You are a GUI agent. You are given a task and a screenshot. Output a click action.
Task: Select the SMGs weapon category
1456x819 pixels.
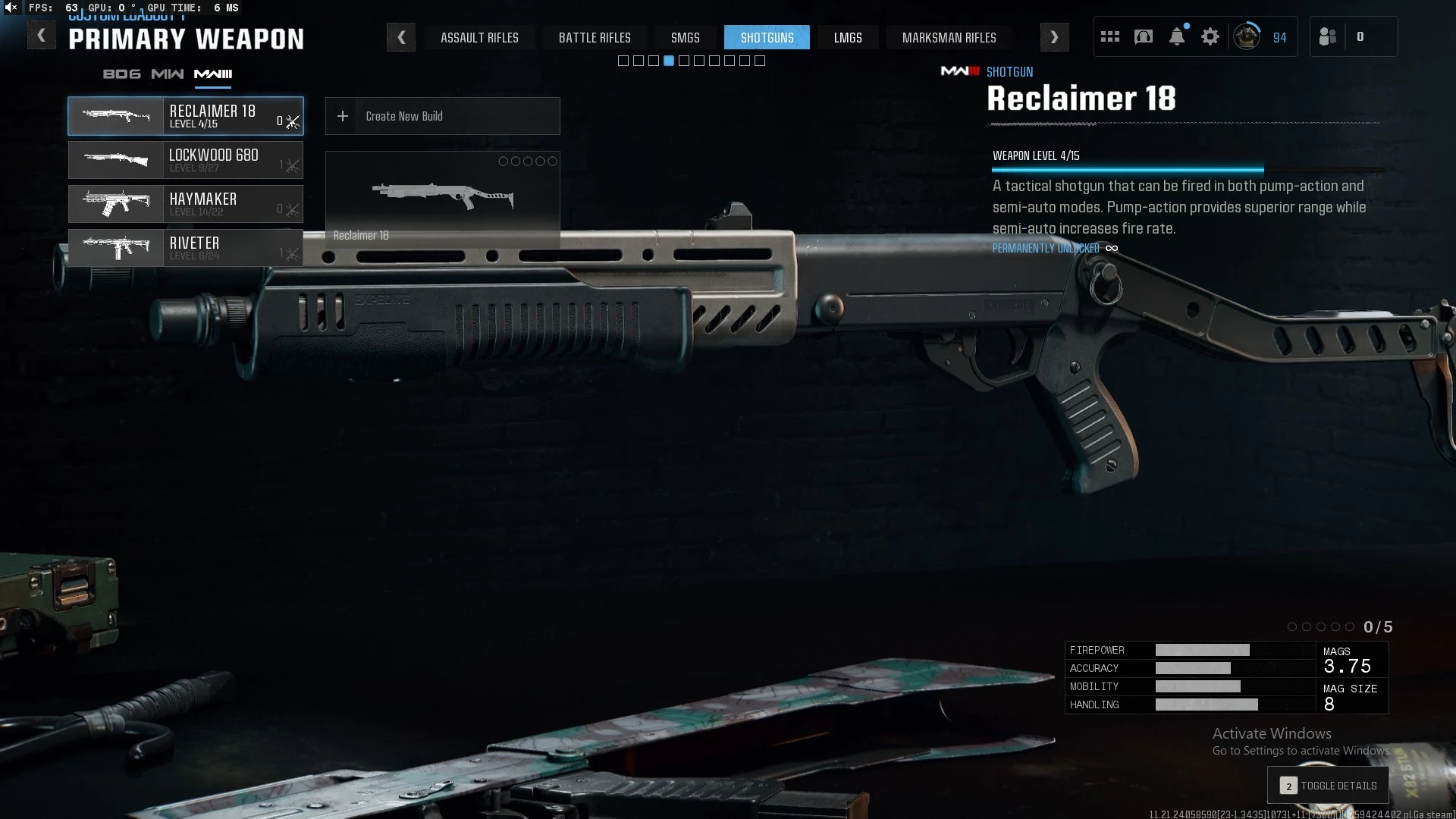click(x=685, y=37)
